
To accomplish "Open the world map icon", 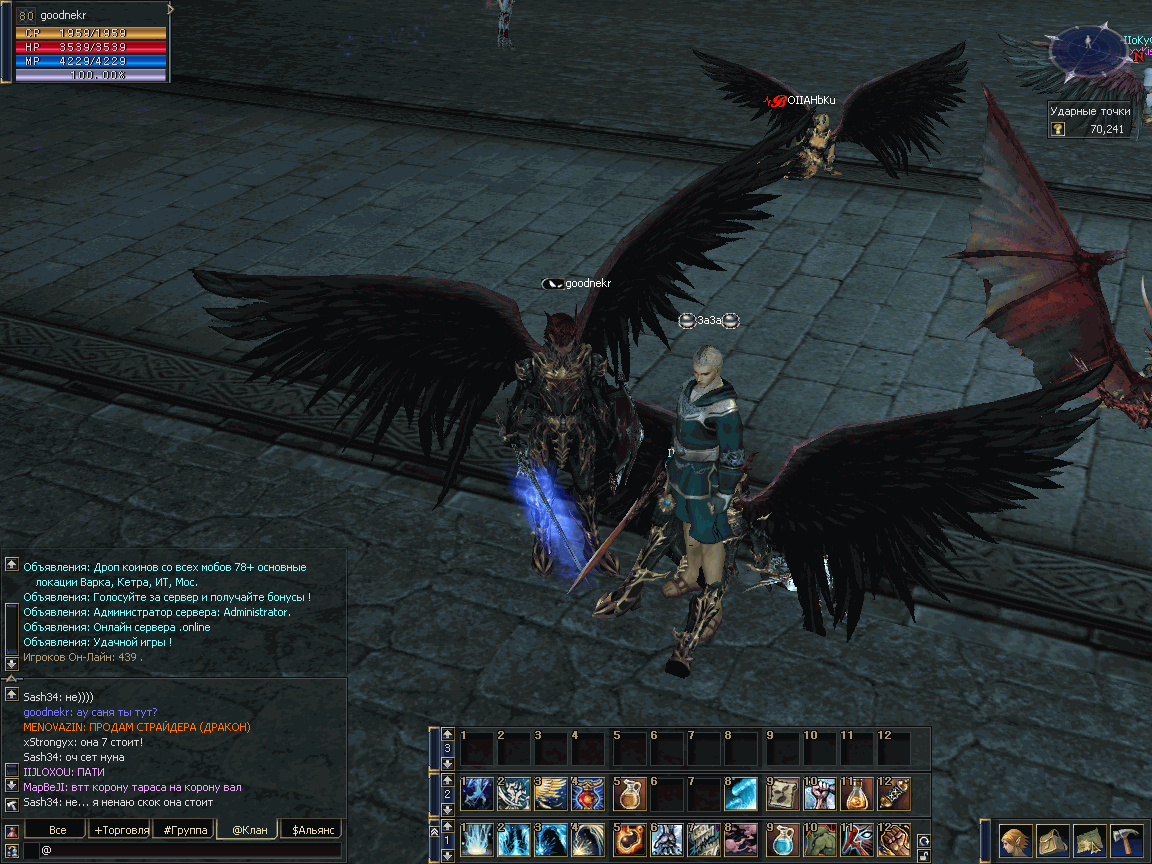I will coord(1089,839).
